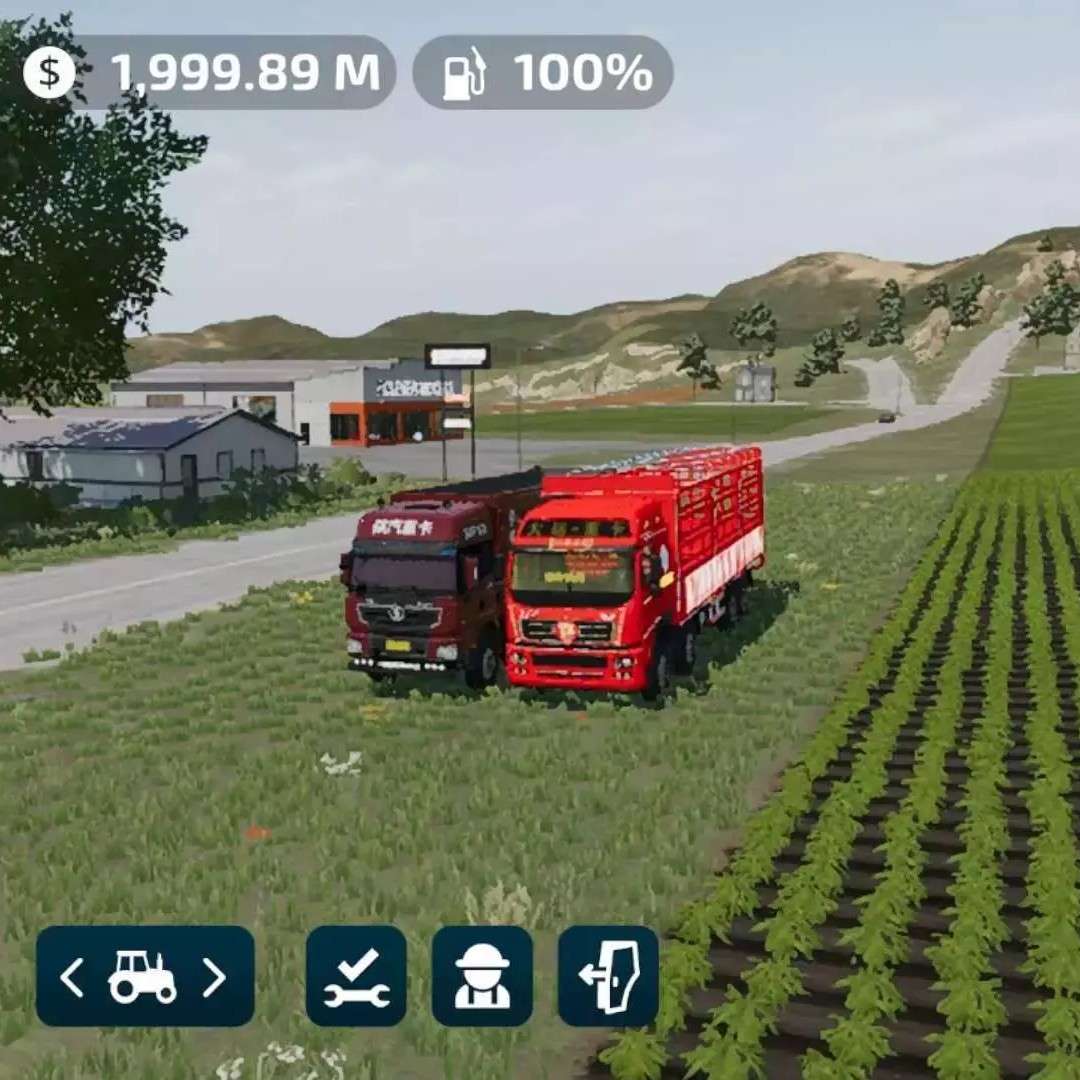Hire the AI worker helper

482,977
